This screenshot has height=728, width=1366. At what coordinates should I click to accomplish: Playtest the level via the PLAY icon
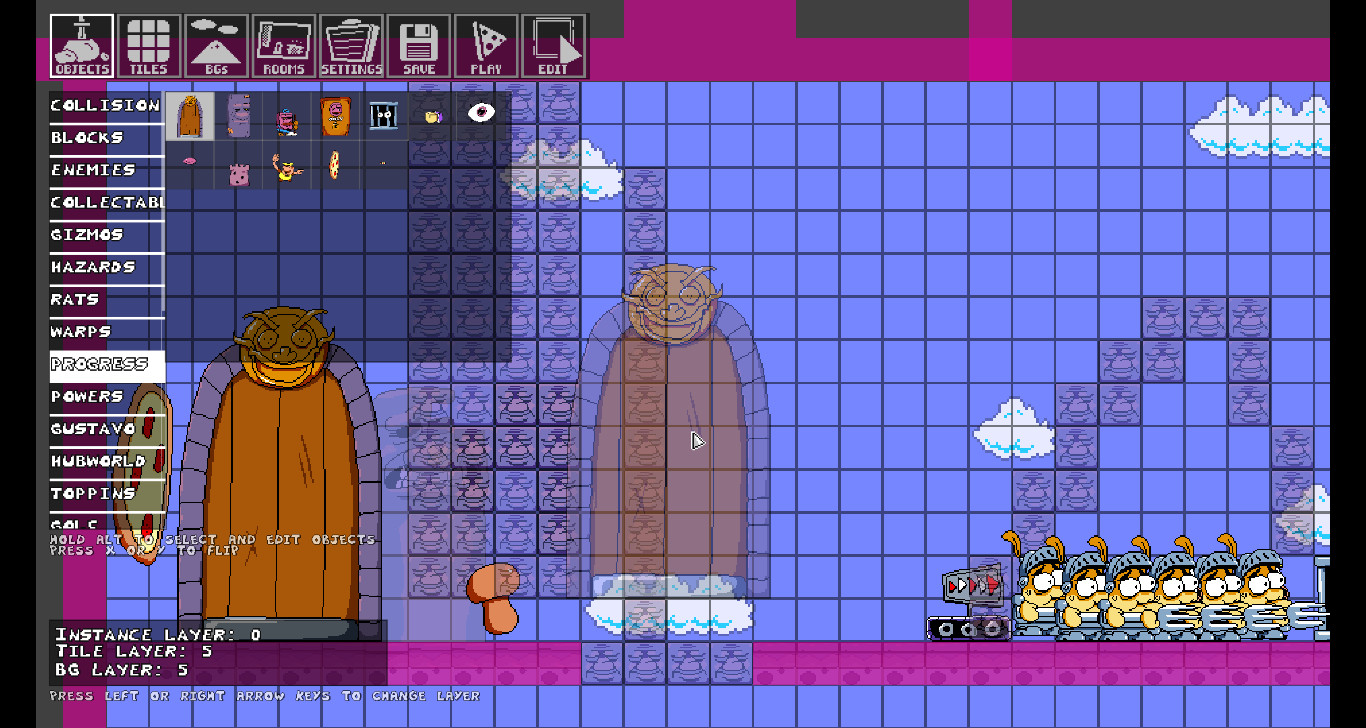[x=486, y=44]
